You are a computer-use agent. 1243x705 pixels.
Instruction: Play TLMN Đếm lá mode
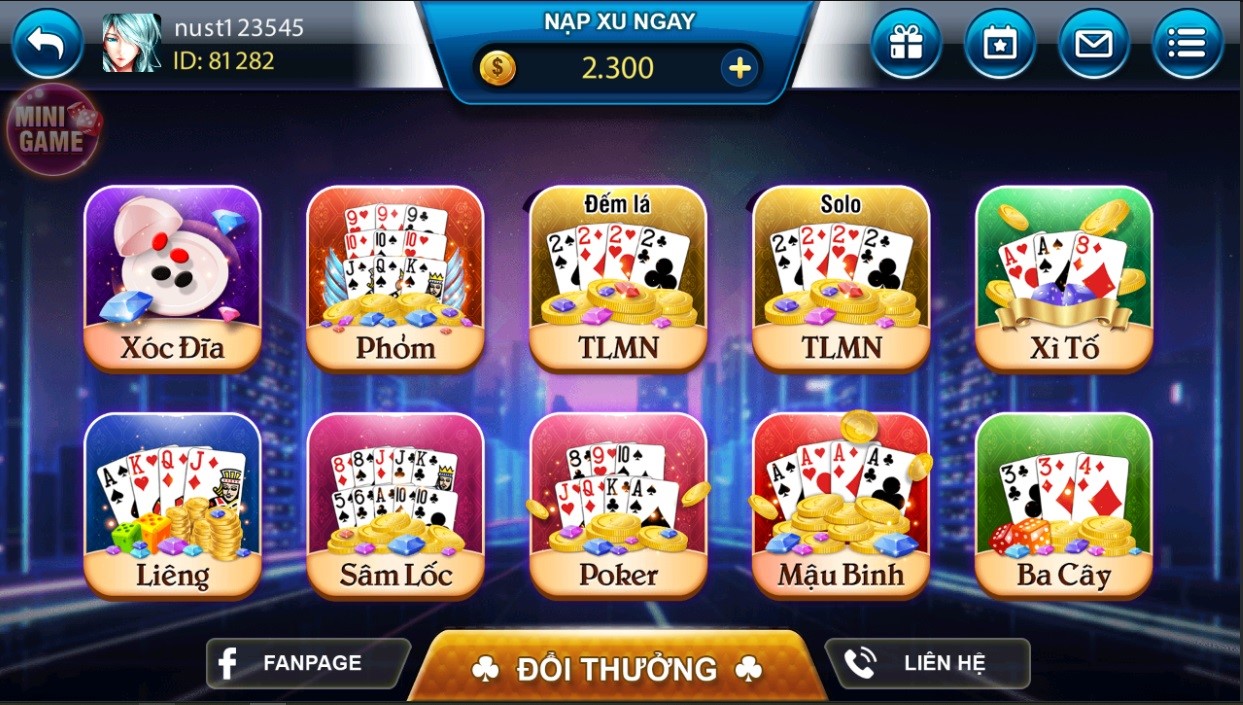[618, 277]
